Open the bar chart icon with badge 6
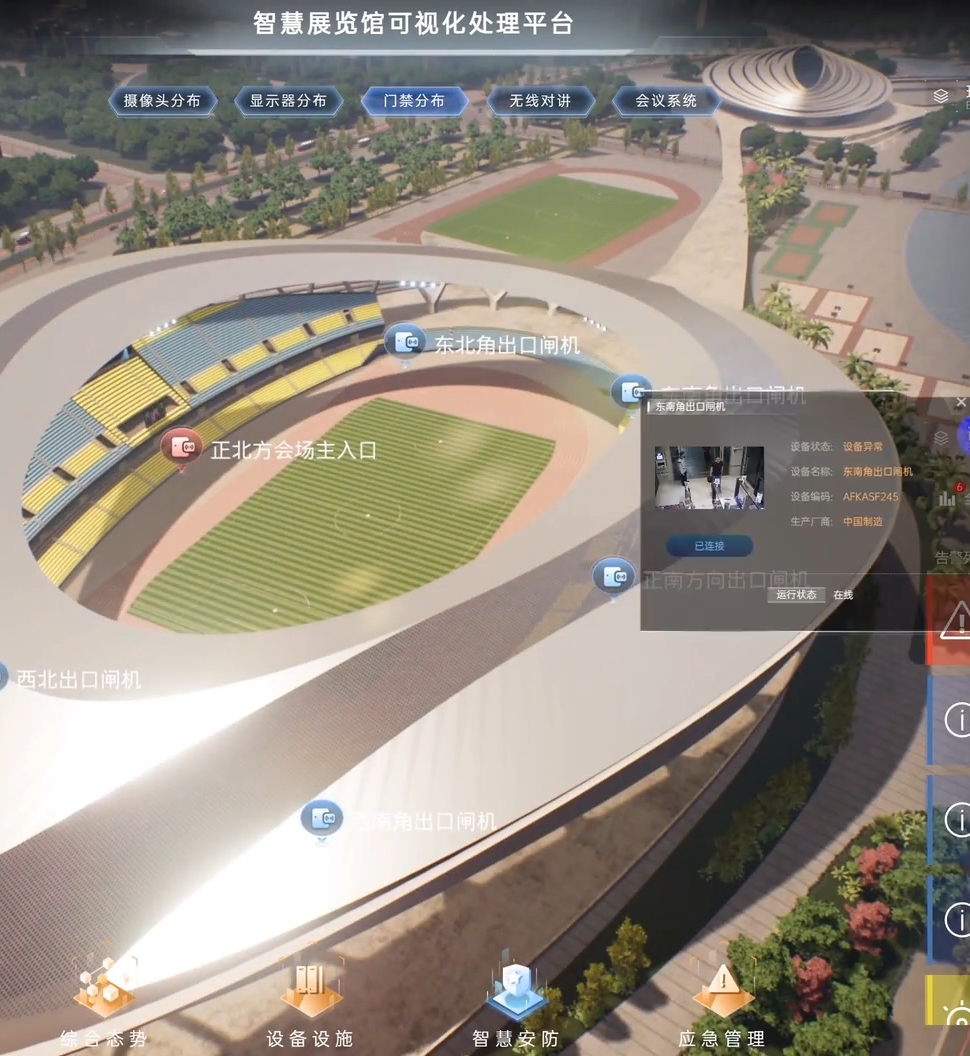The image size is (970, 1056). pyautogui.click(x=948, y=496)
